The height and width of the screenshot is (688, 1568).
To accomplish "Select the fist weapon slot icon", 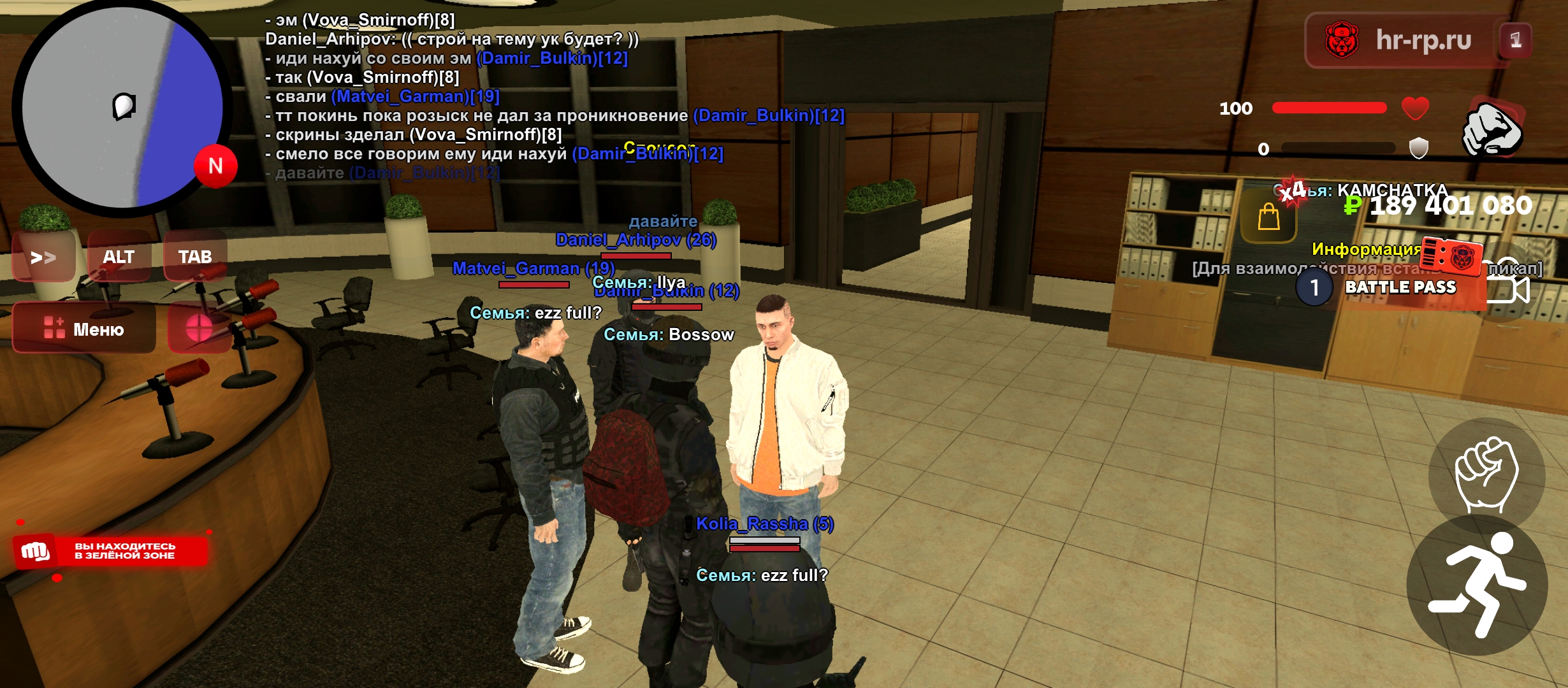I will [1493, 129].
